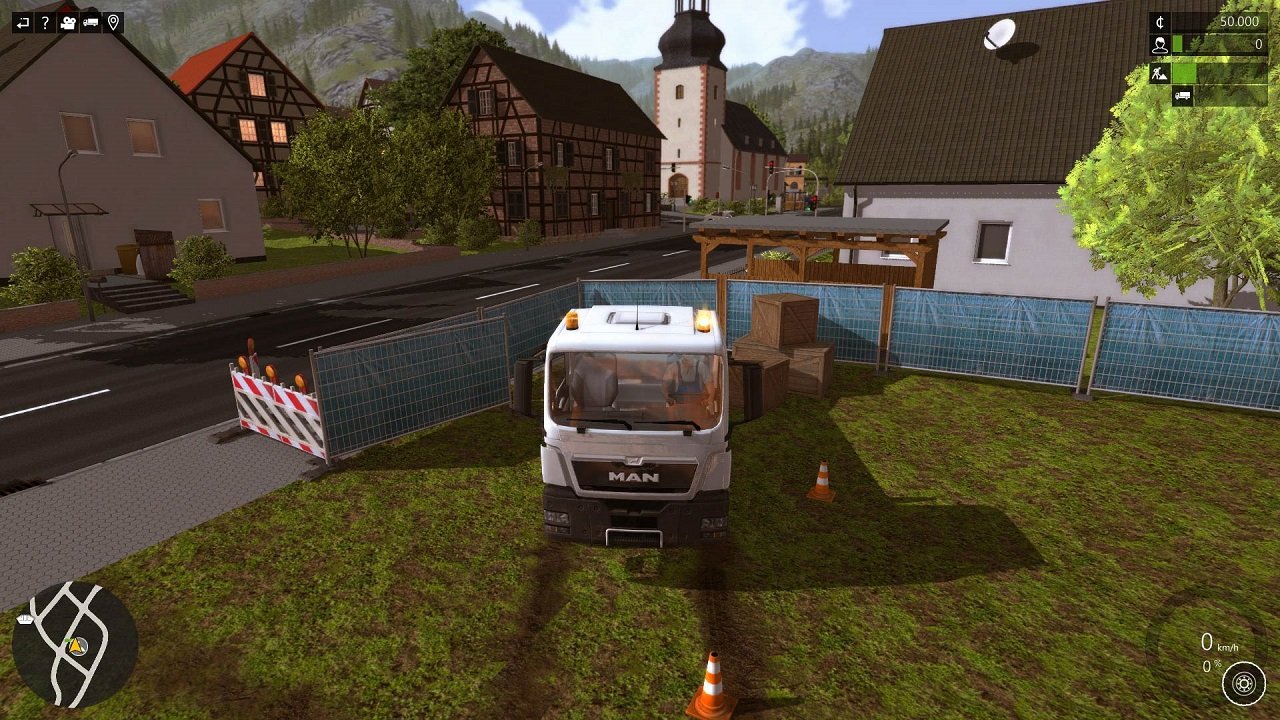The width and height of the screenshot is (1280, 720).
Task: Open help with the question mark icon
Action: pyautogui.click(x=46, y=22)
